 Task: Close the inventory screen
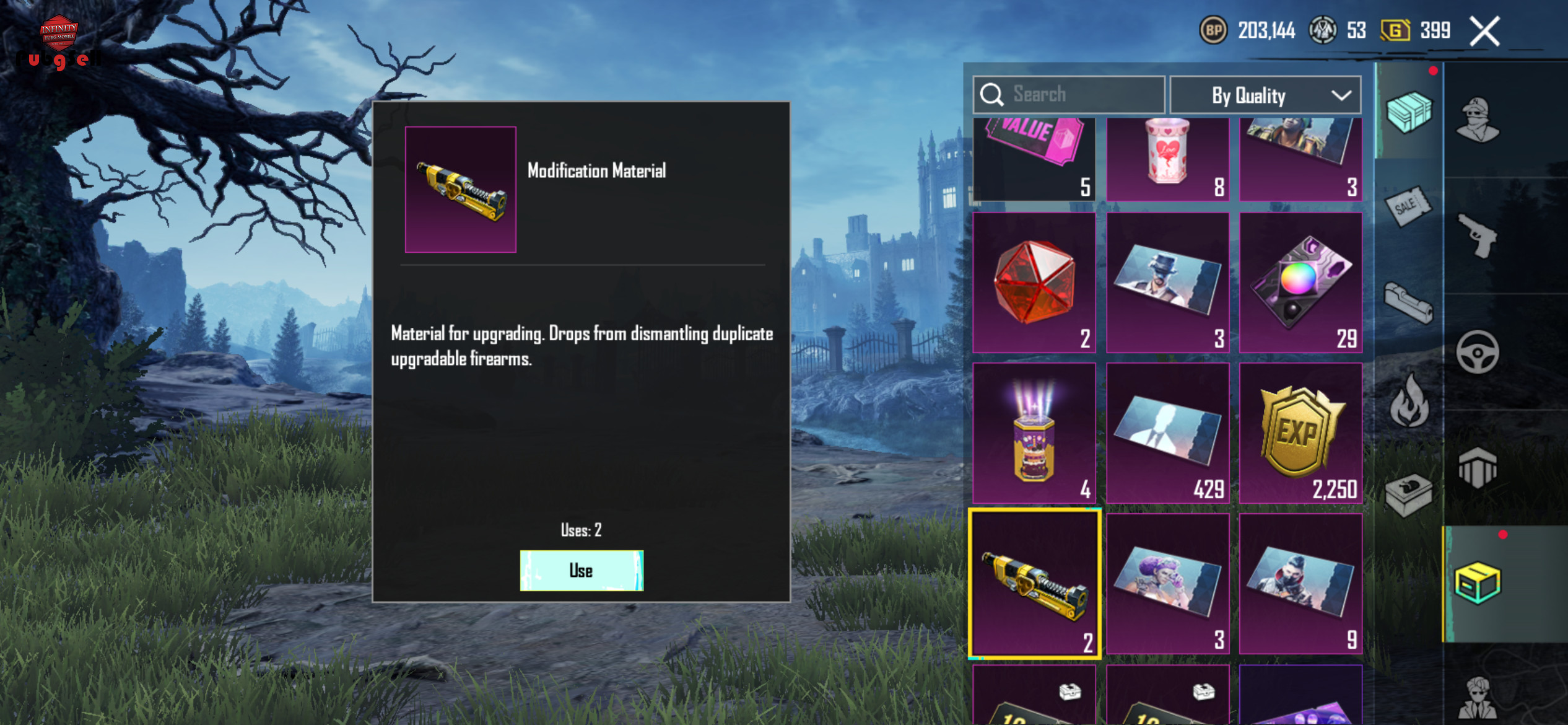pyautogui.click(x=1484, y=31)
